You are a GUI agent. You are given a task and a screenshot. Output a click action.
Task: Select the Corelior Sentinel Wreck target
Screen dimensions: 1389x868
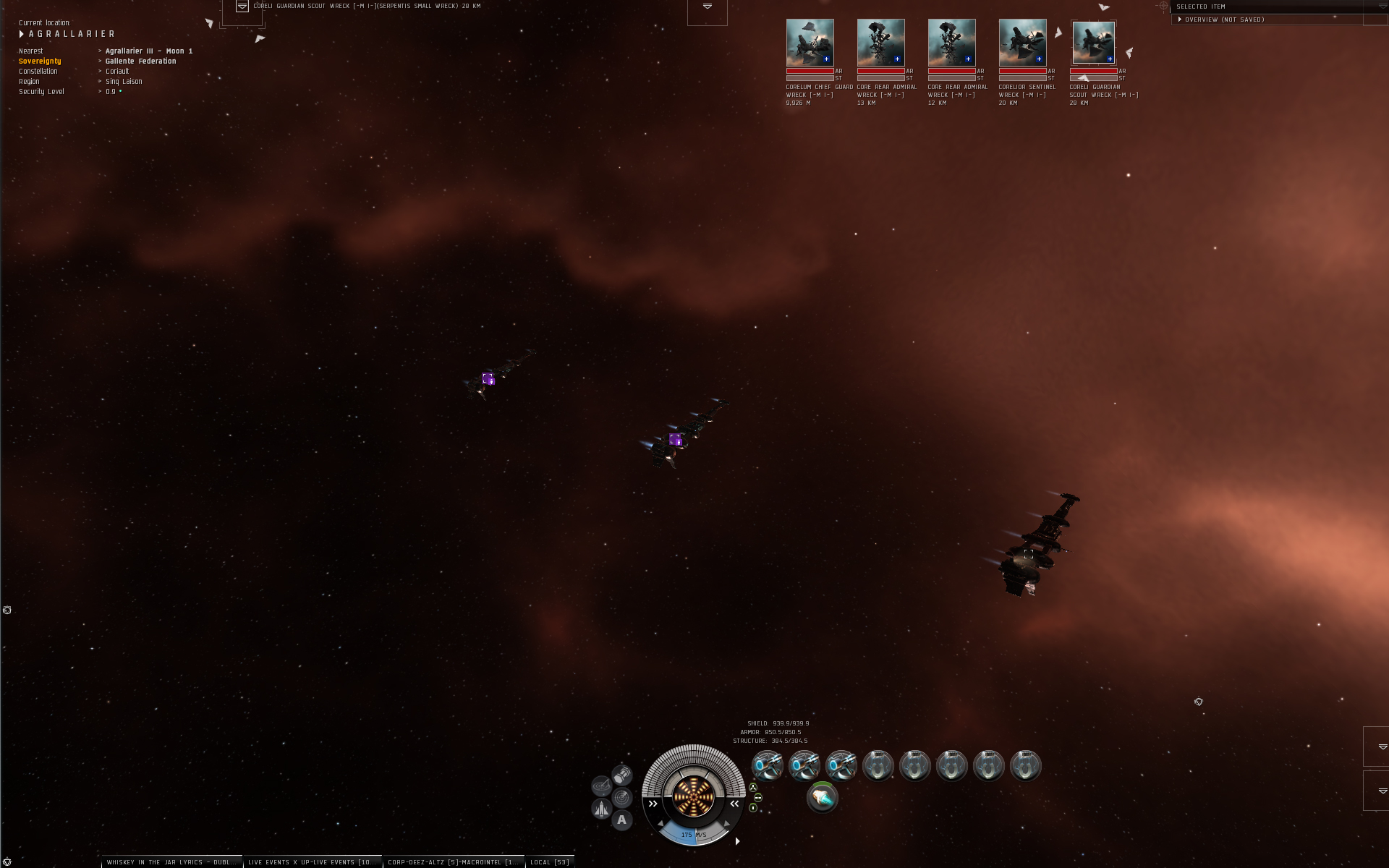tap(1022, 43)
